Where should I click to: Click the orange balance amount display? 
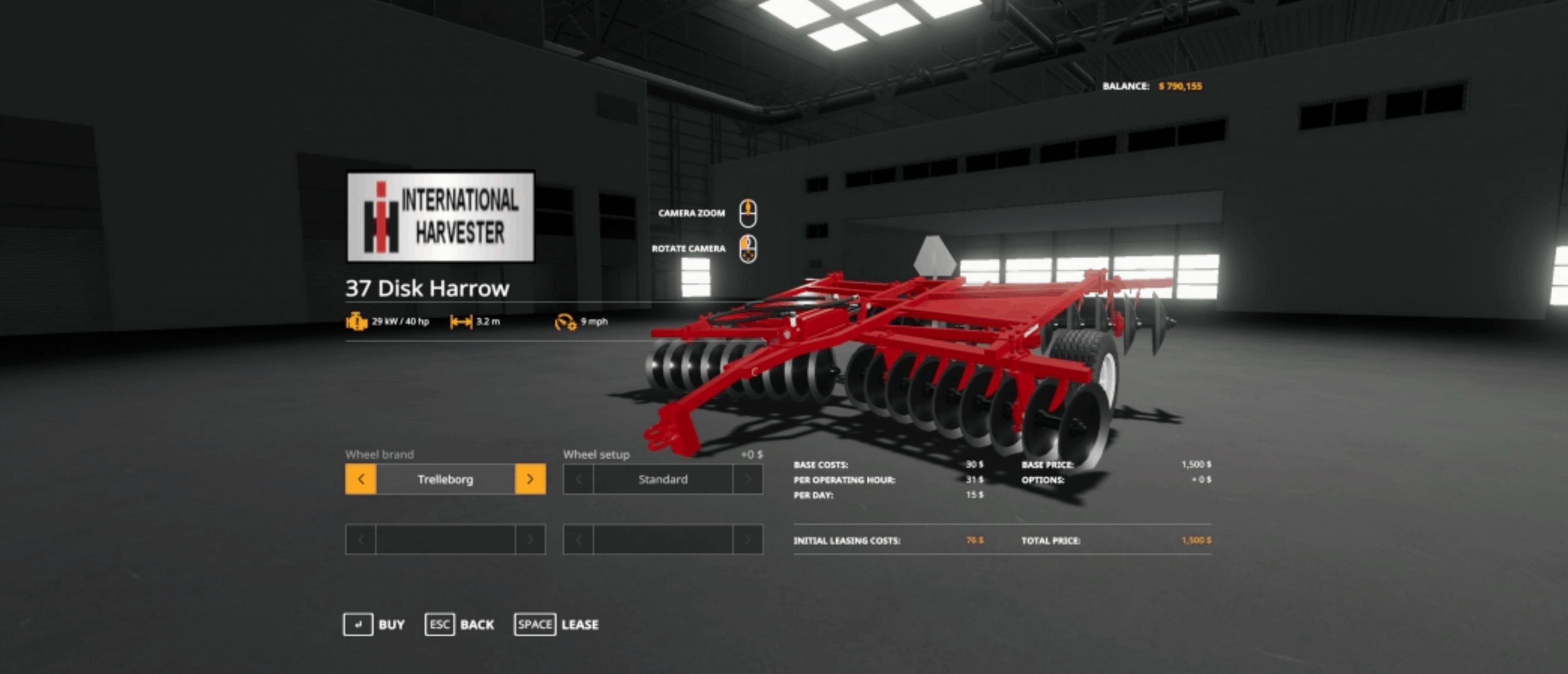1180,87
